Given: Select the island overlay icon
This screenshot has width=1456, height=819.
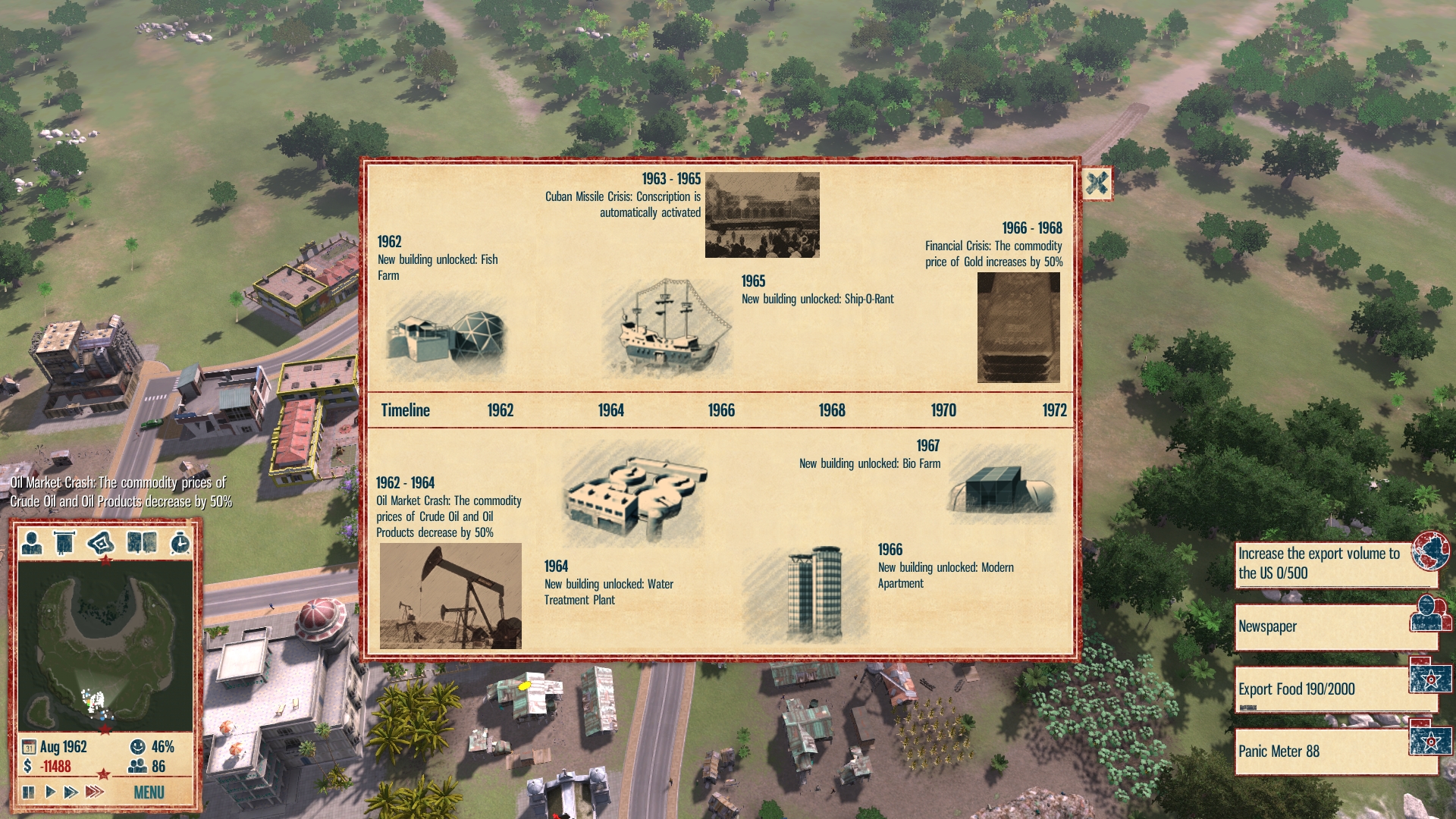Looking at the screenshot, I should pyautogui.click(x=101, y=543).
